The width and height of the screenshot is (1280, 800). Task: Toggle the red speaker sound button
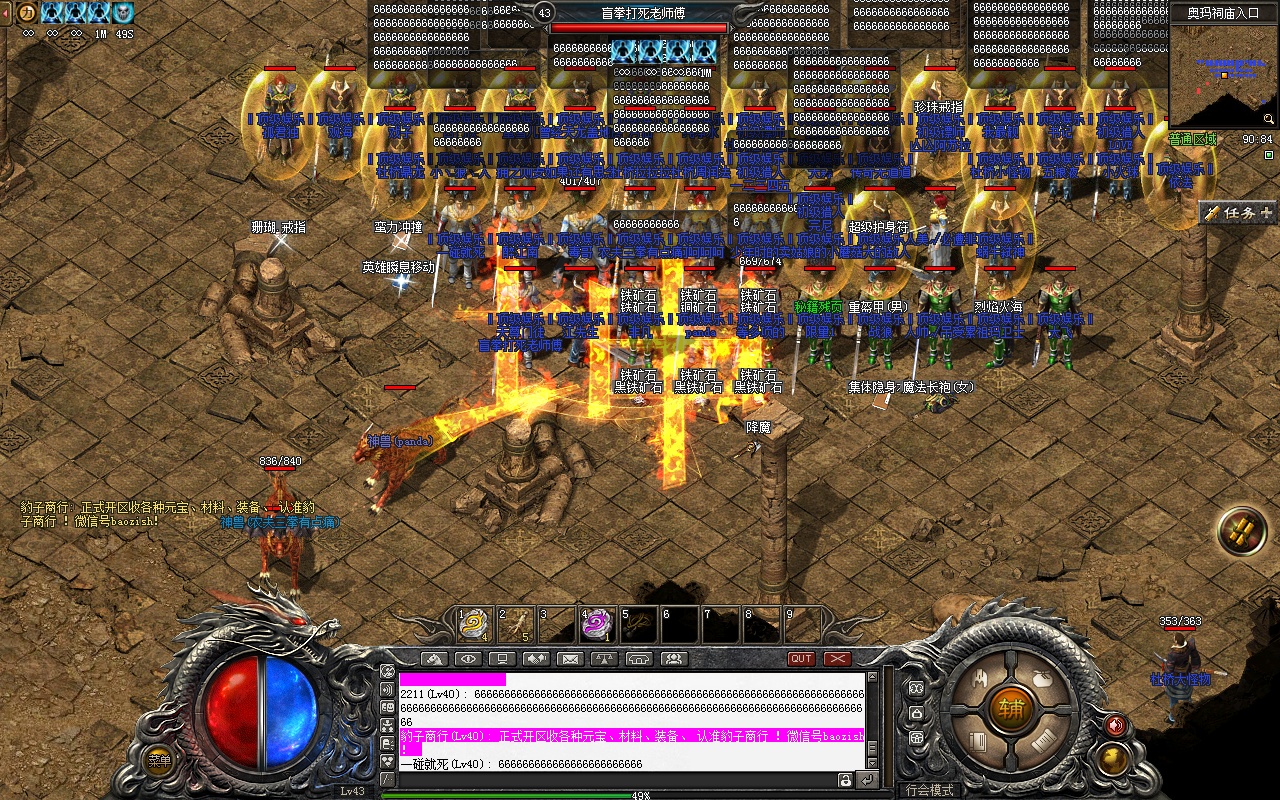(1116, 725)
